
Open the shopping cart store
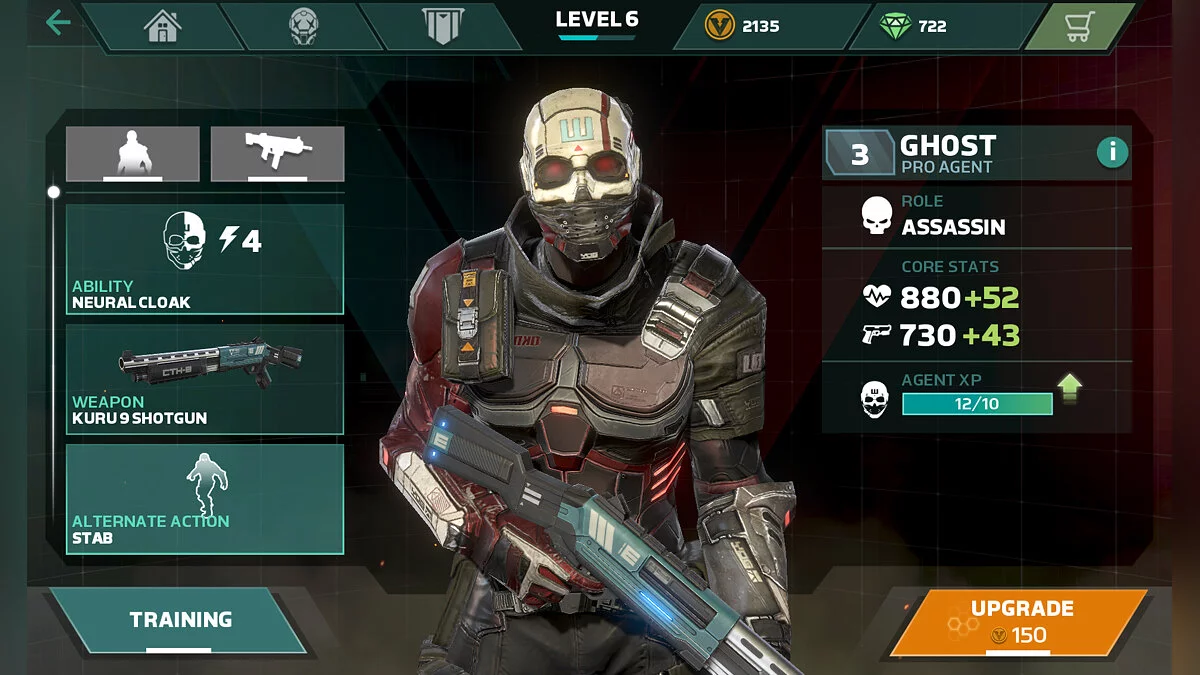[1077, 26]
